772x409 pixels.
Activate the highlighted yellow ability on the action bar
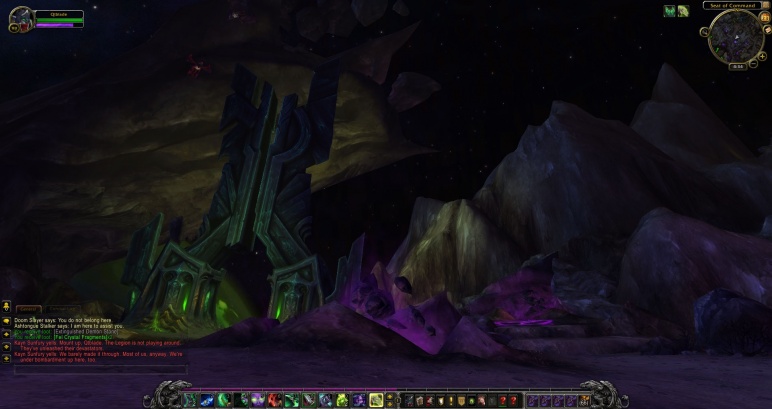[x=375, y=400]
